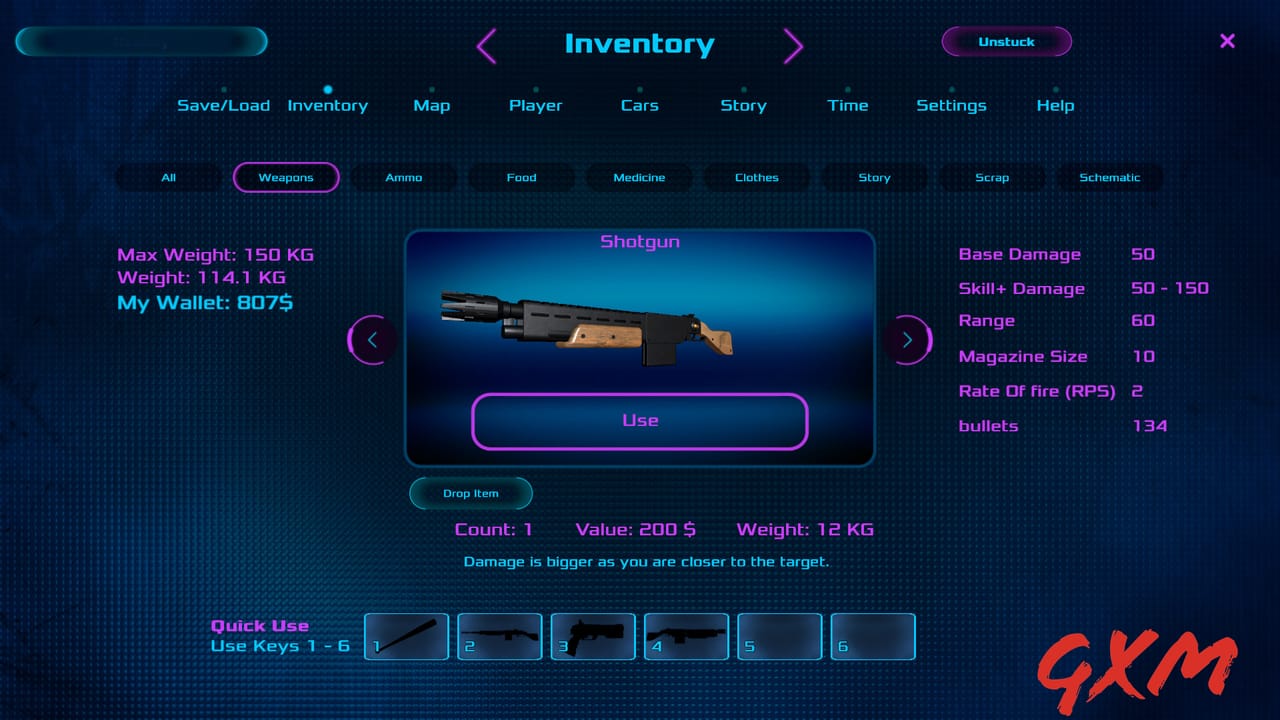
Task: Switch to the Schematic filter tab
Action: 1110,177
